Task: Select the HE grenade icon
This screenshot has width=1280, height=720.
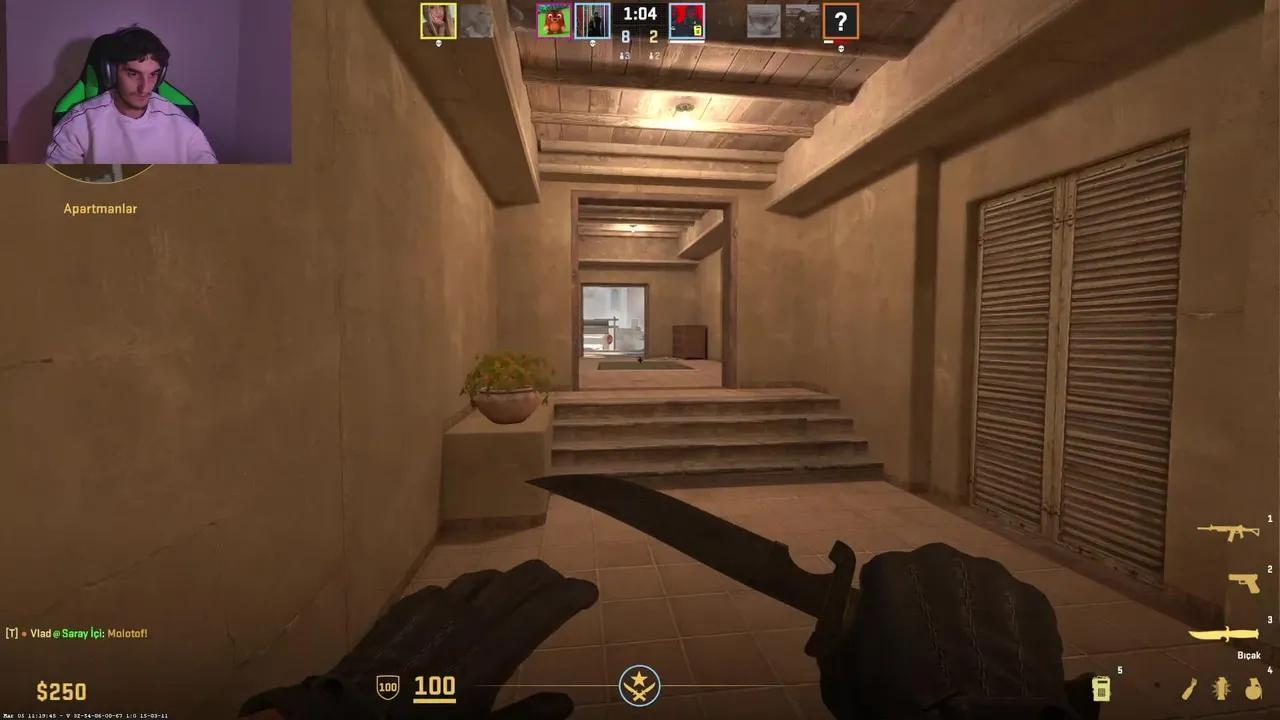Action: [x=1251, y=688]
